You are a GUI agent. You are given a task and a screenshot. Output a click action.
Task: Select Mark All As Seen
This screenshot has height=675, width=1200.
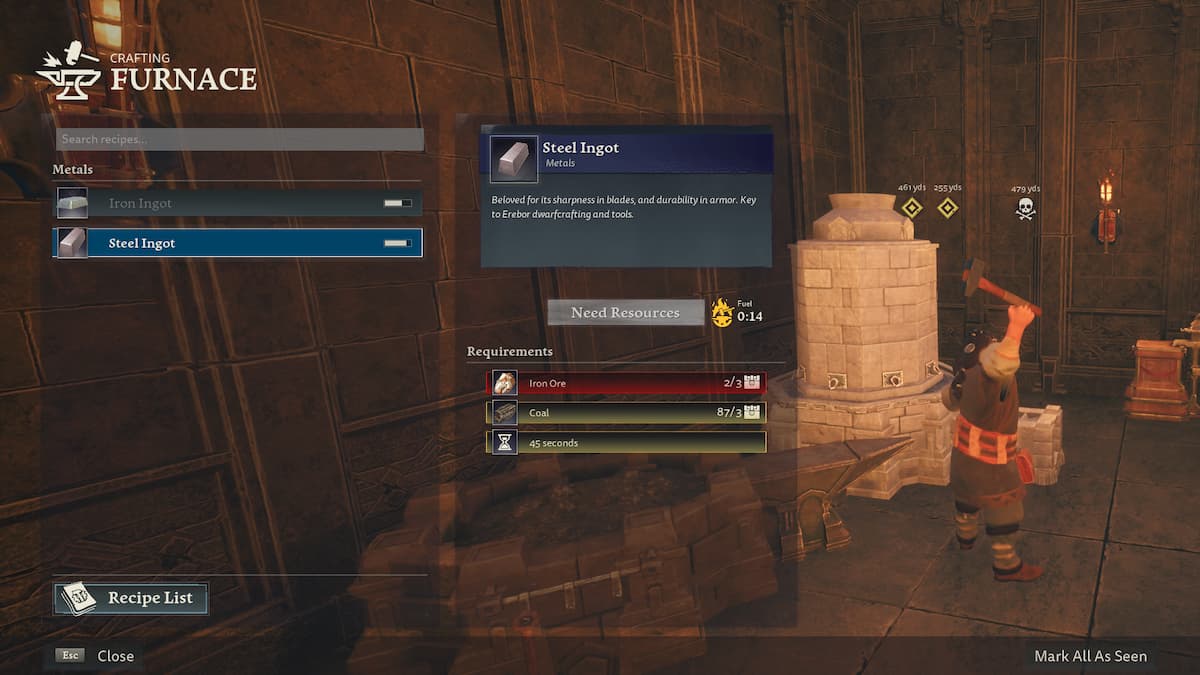click(x=1090, y=656)
